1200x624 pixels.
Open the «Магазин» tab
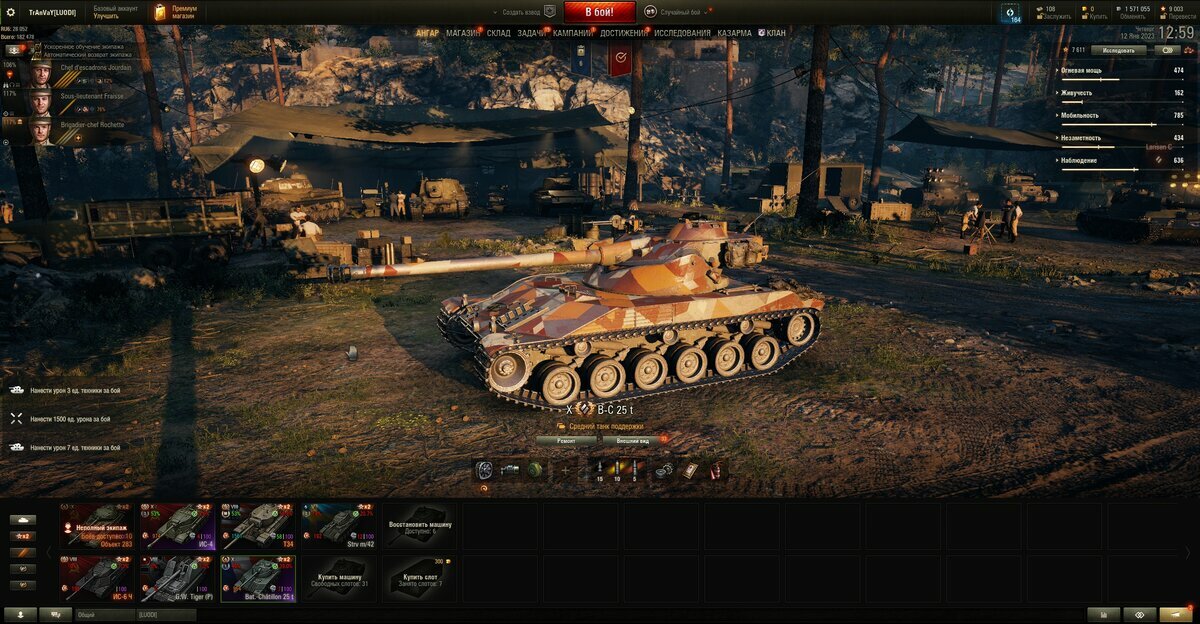click(463, 33)
